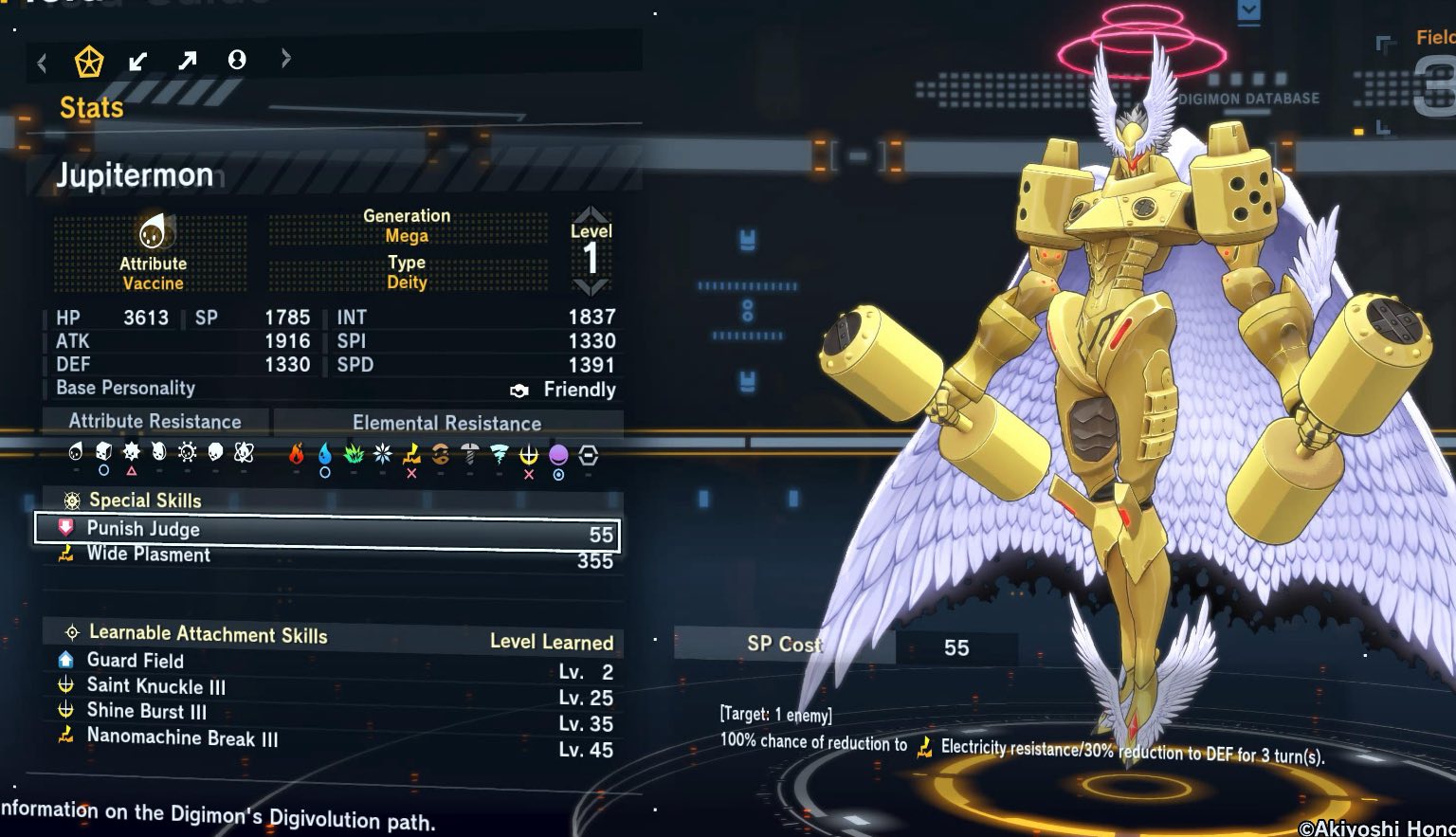
Task: Select the pentagon Stats tab icon
Action: 89,62
